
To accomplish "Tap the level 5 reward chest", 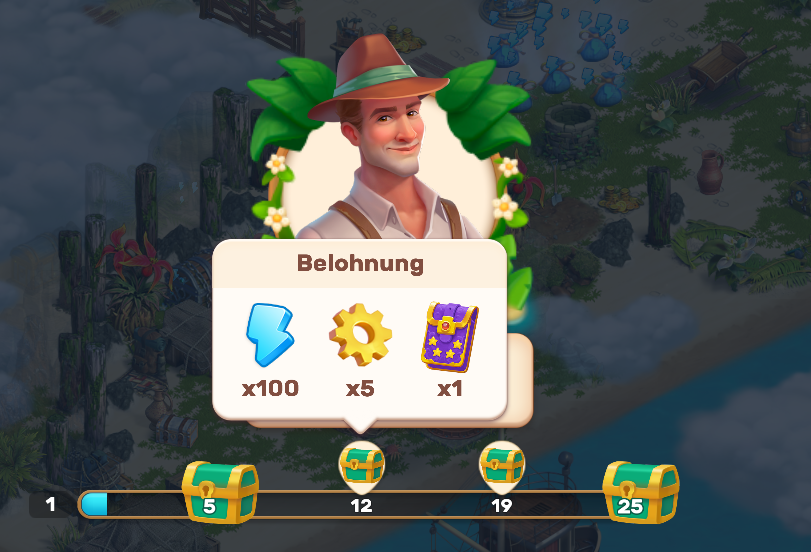I will coord(219,491).
